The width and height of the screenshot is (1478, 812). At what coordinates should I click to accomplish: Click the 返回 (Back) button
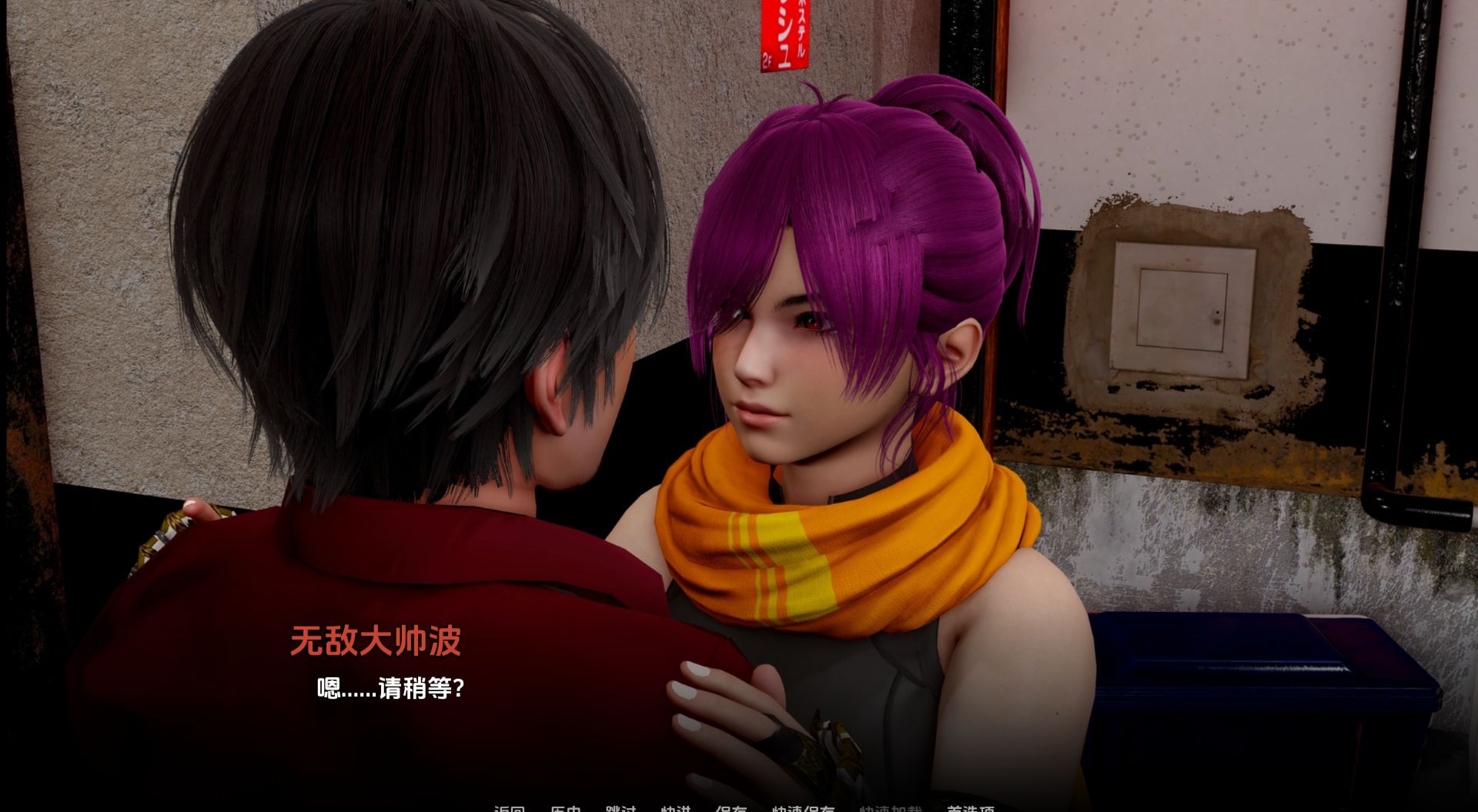click(510, 807)
